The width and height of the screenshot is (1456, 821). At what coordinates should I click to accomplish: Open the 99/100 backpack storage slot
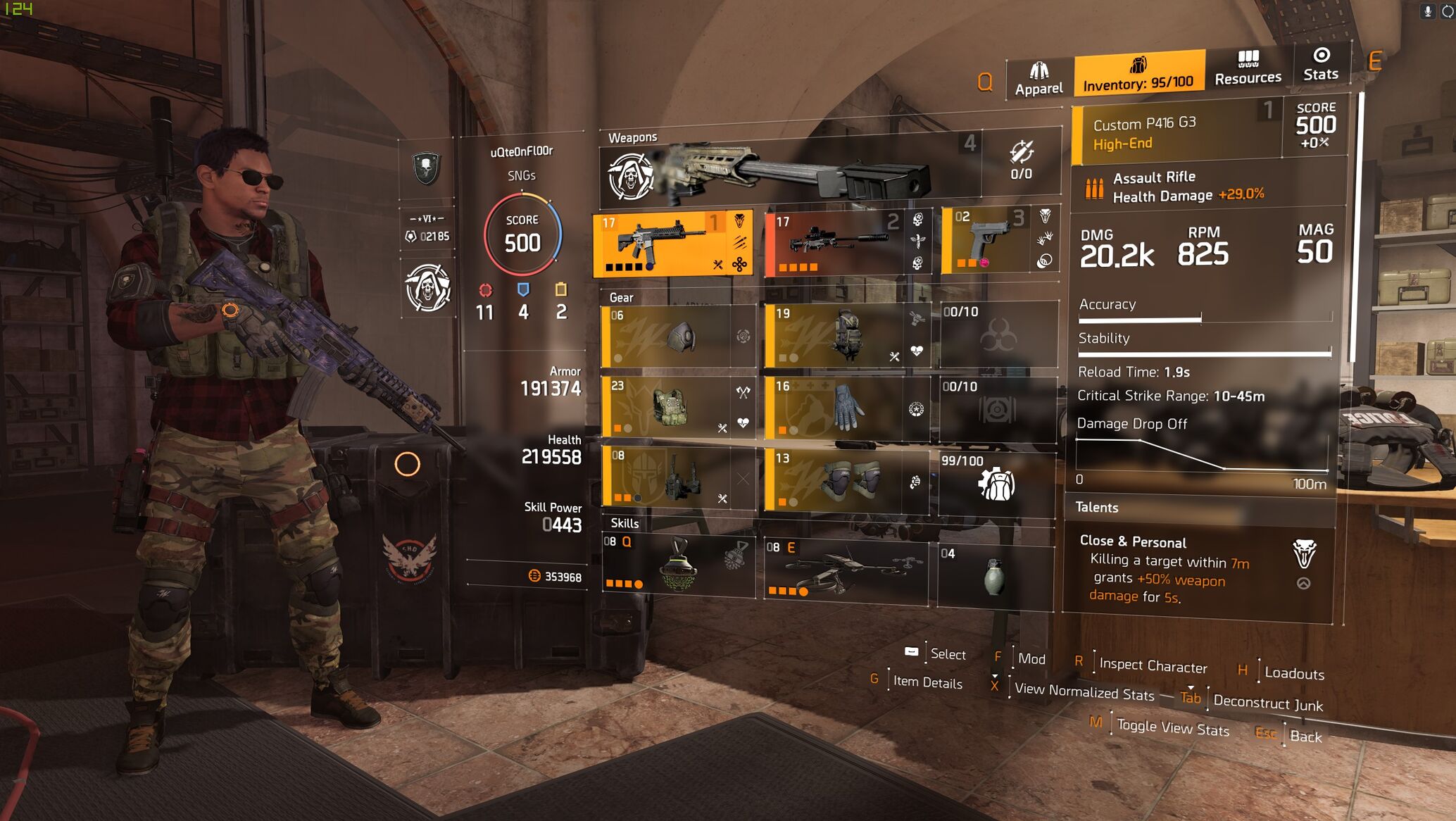(x=996, y=483)
